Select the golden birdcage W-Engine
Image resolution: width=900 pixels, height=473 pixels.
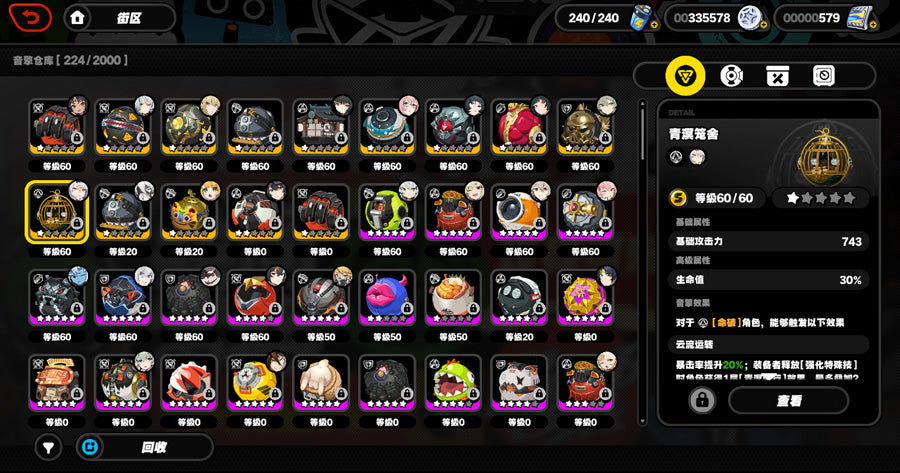coord(58,212)
